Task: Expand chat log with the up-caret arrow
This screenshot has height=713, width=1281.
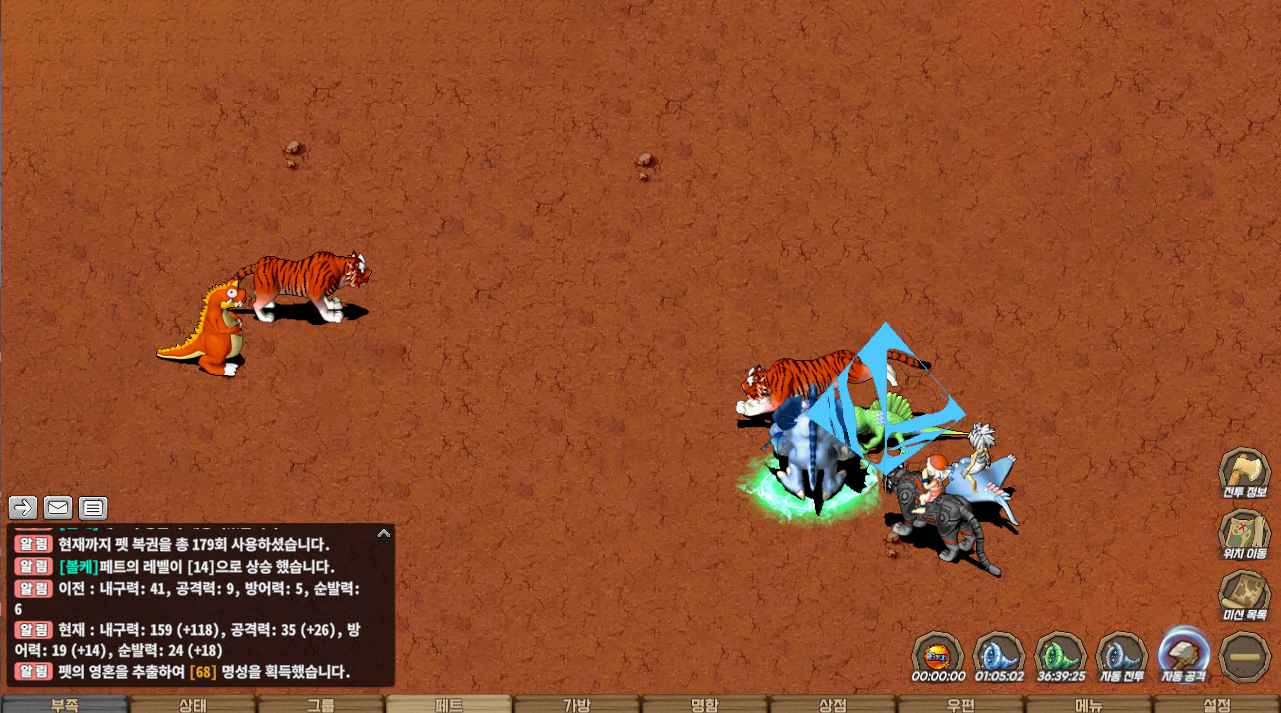Action: click(x=383, y=534)
